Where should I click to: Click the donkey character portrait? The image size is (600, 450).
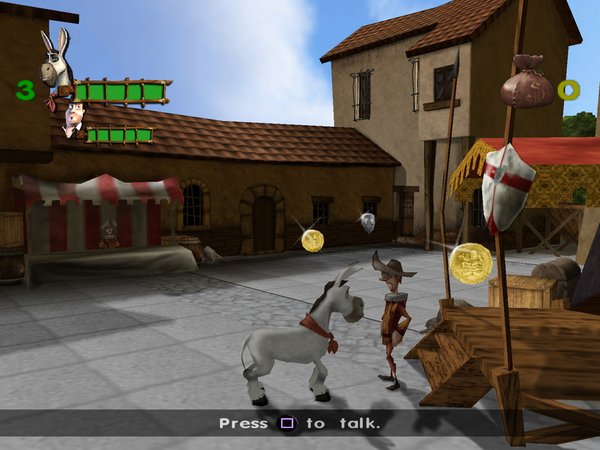pyautogui.click(x=55, y=62)
